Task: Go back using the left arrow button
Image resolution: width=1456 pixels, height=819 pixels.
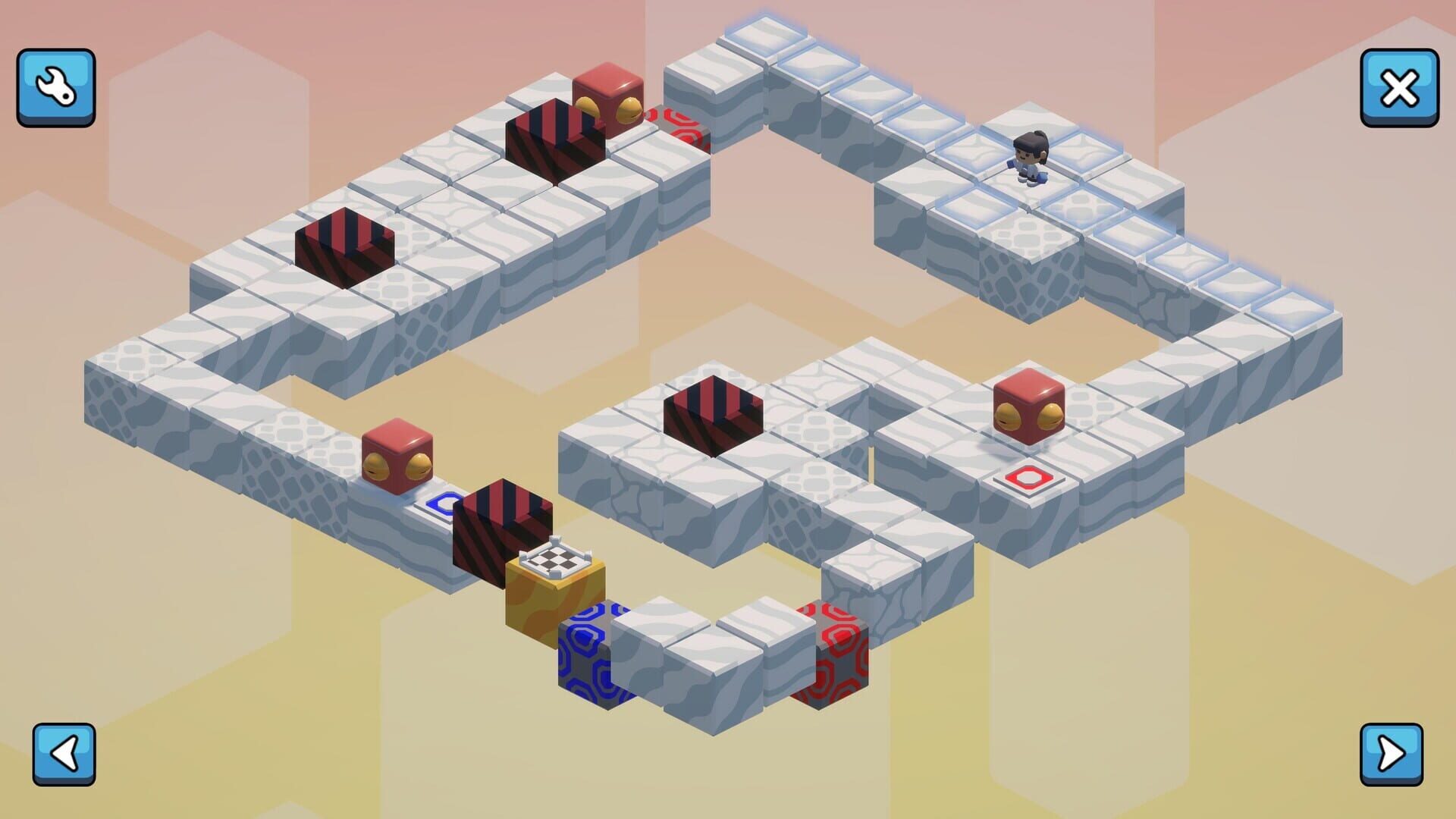Action: pos(63,755)
